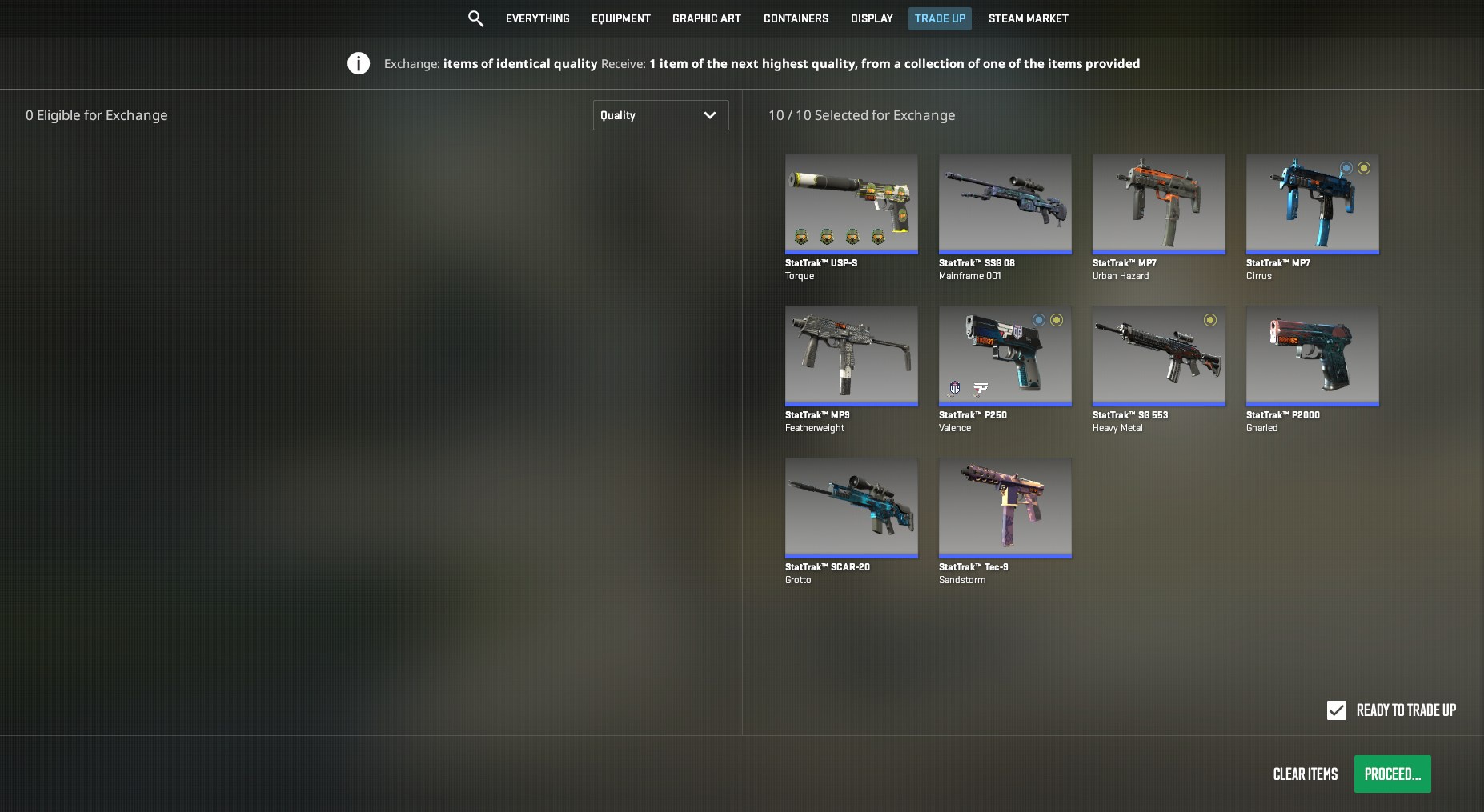The width and height of the screenshot is (1484, 812).
Task: Select the StatTrak SCAR-20 Grotto
Action: tap(851, 508)
